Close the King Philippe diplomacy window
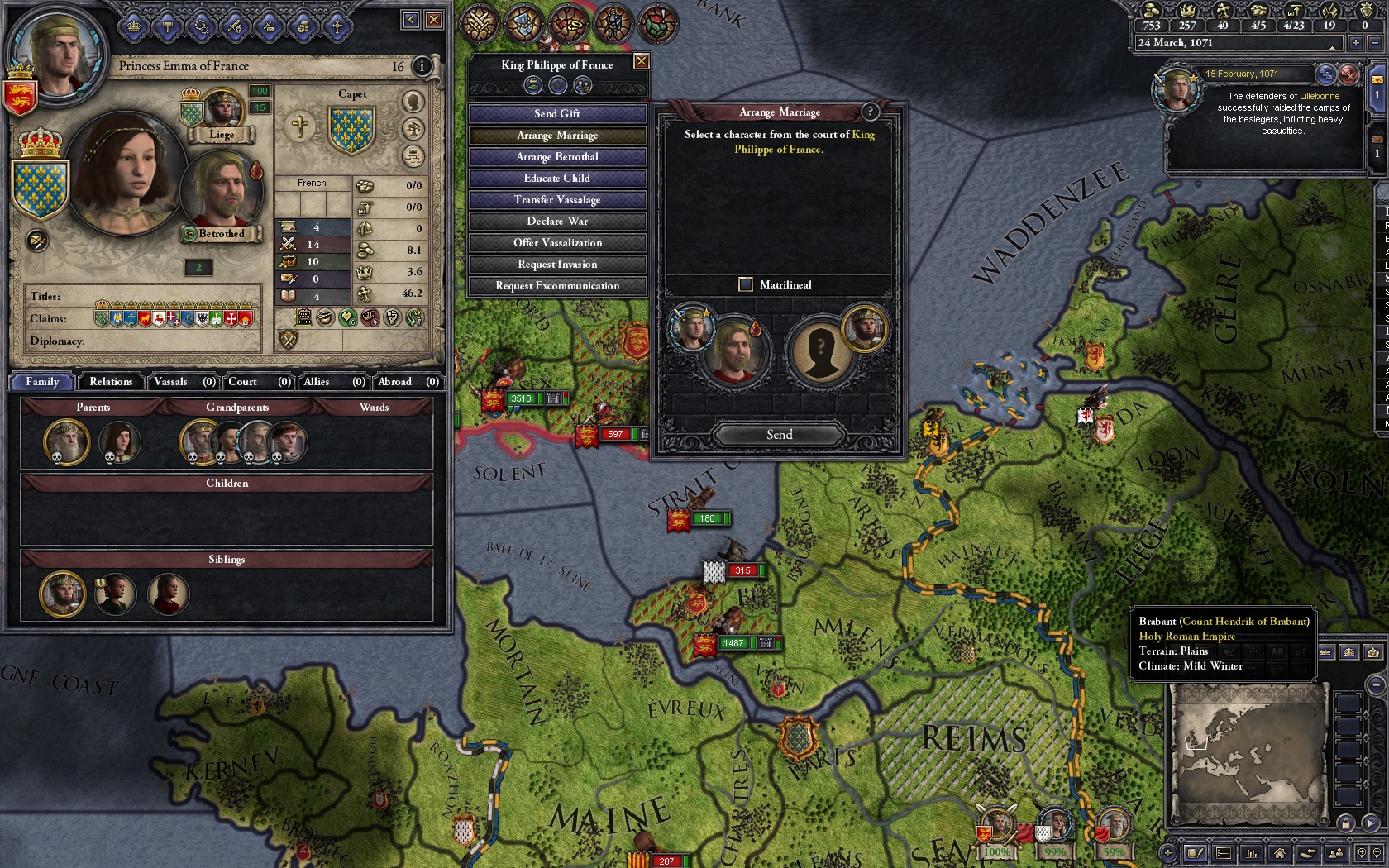Screen dimensions: 1389x868 641,62
